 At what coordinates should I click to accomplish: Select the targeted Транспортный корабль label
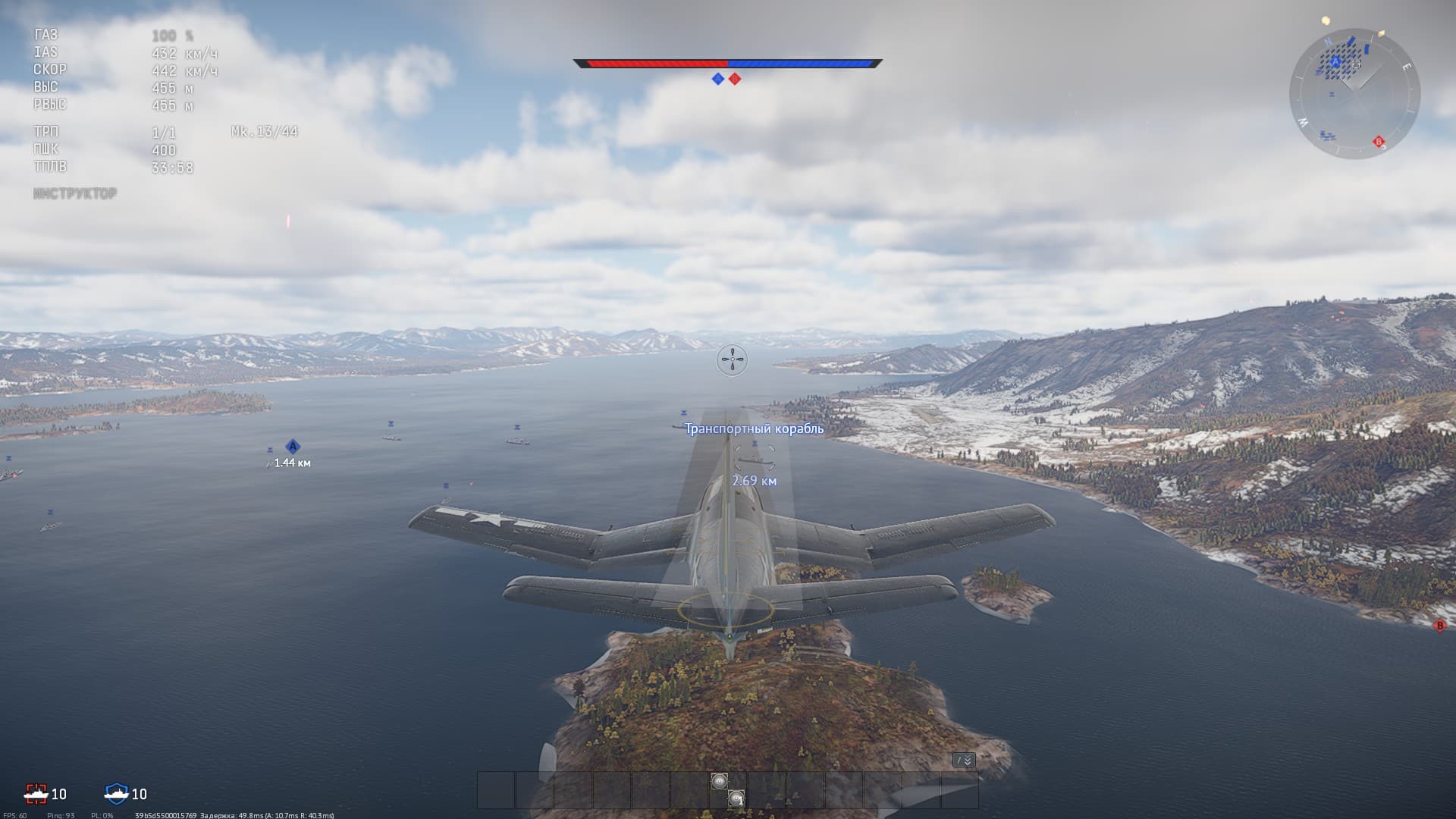[754, 428]
